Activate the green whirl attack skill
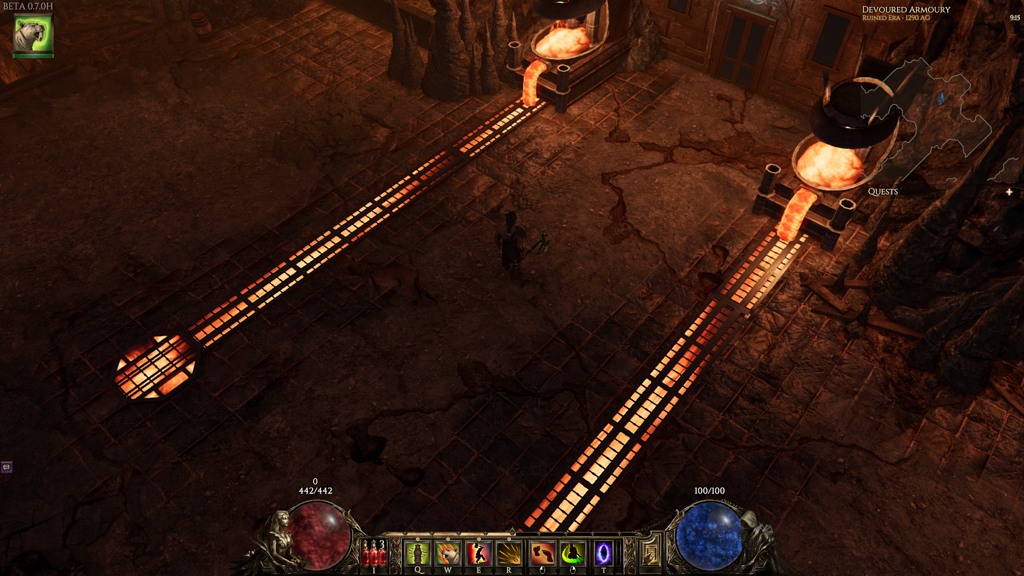Screen dimensions: 1024x576 click(x=572, y=552)
